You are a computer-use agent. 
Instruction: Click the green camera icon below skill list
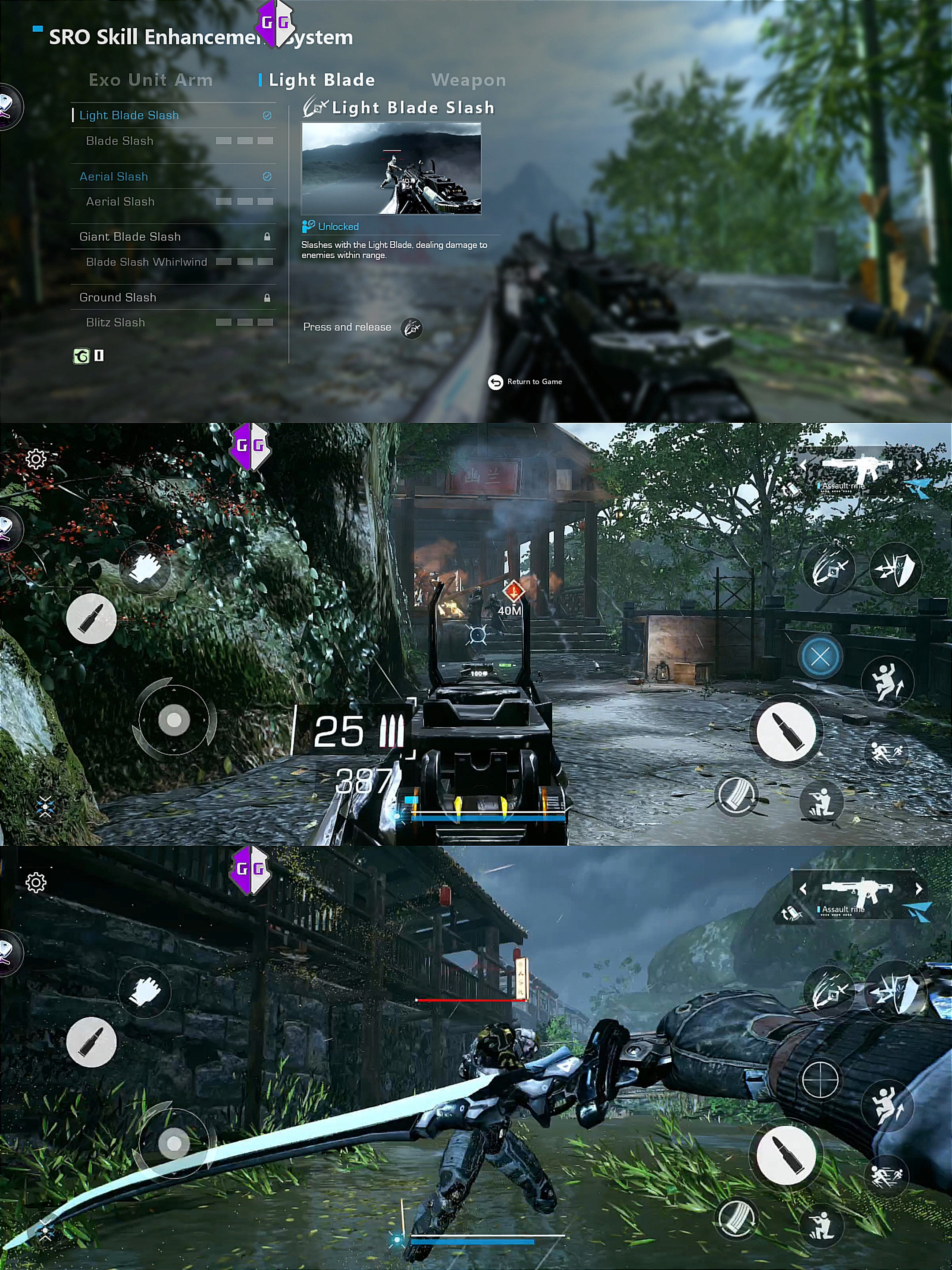(x=82, y=357)
